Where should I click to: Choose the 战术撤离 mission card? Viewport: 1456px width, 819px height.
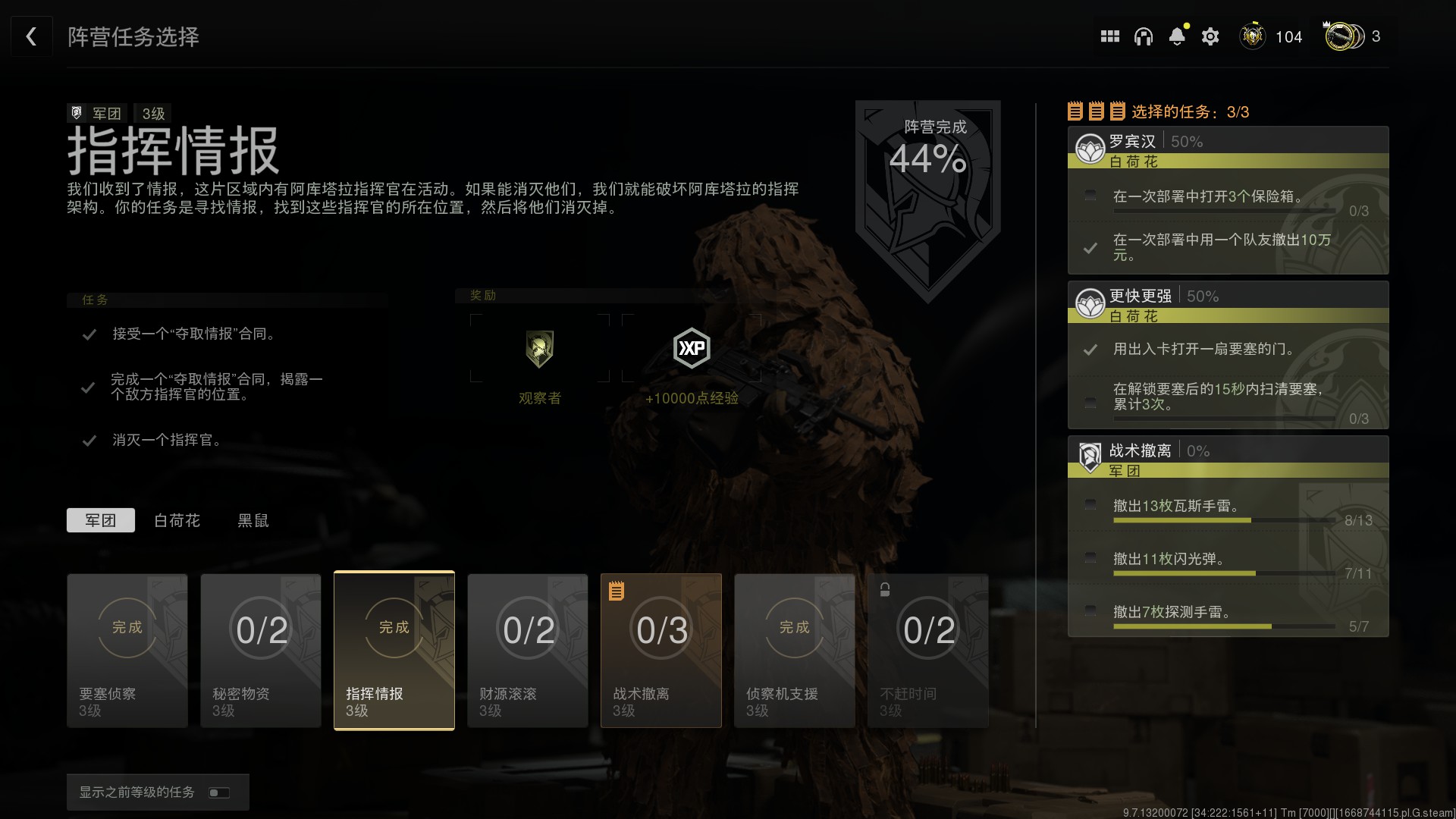coord(661,651)
